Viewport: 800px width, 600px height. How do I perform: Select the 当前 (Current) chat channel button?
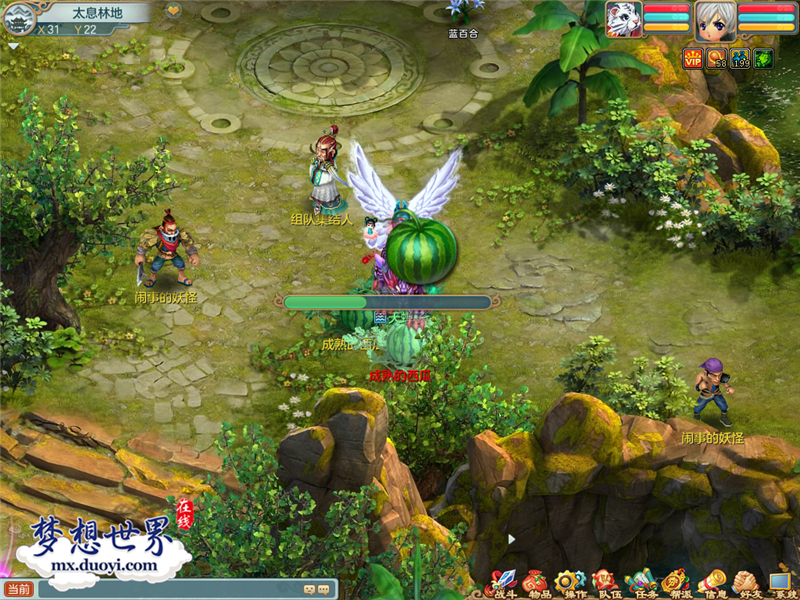18,589
